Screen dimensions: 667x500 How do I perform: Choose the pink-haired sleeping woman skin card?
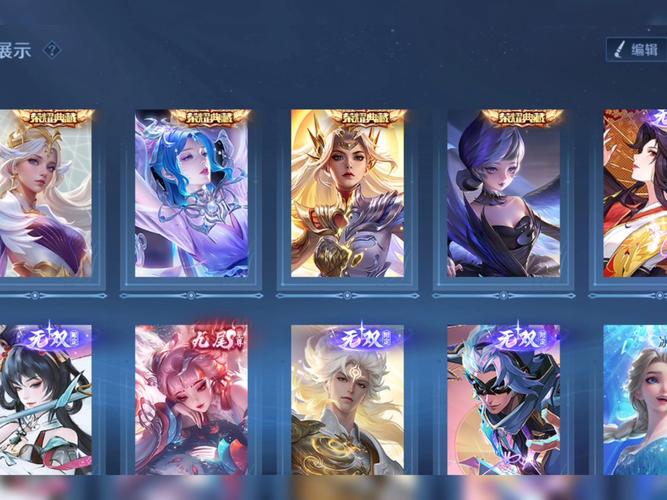[x=191, y=400]
